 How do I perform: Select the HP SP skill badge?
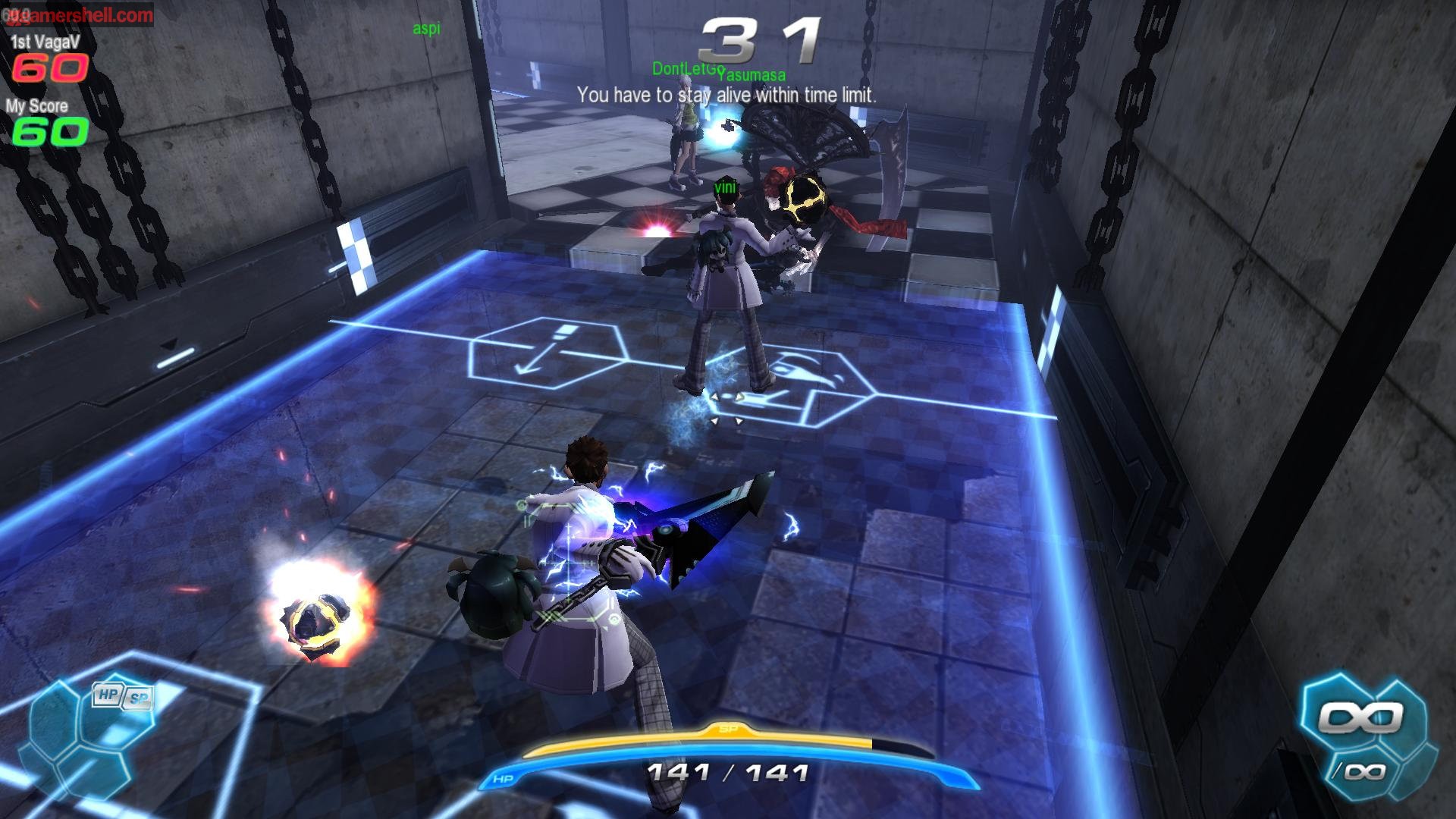point(121,696)
